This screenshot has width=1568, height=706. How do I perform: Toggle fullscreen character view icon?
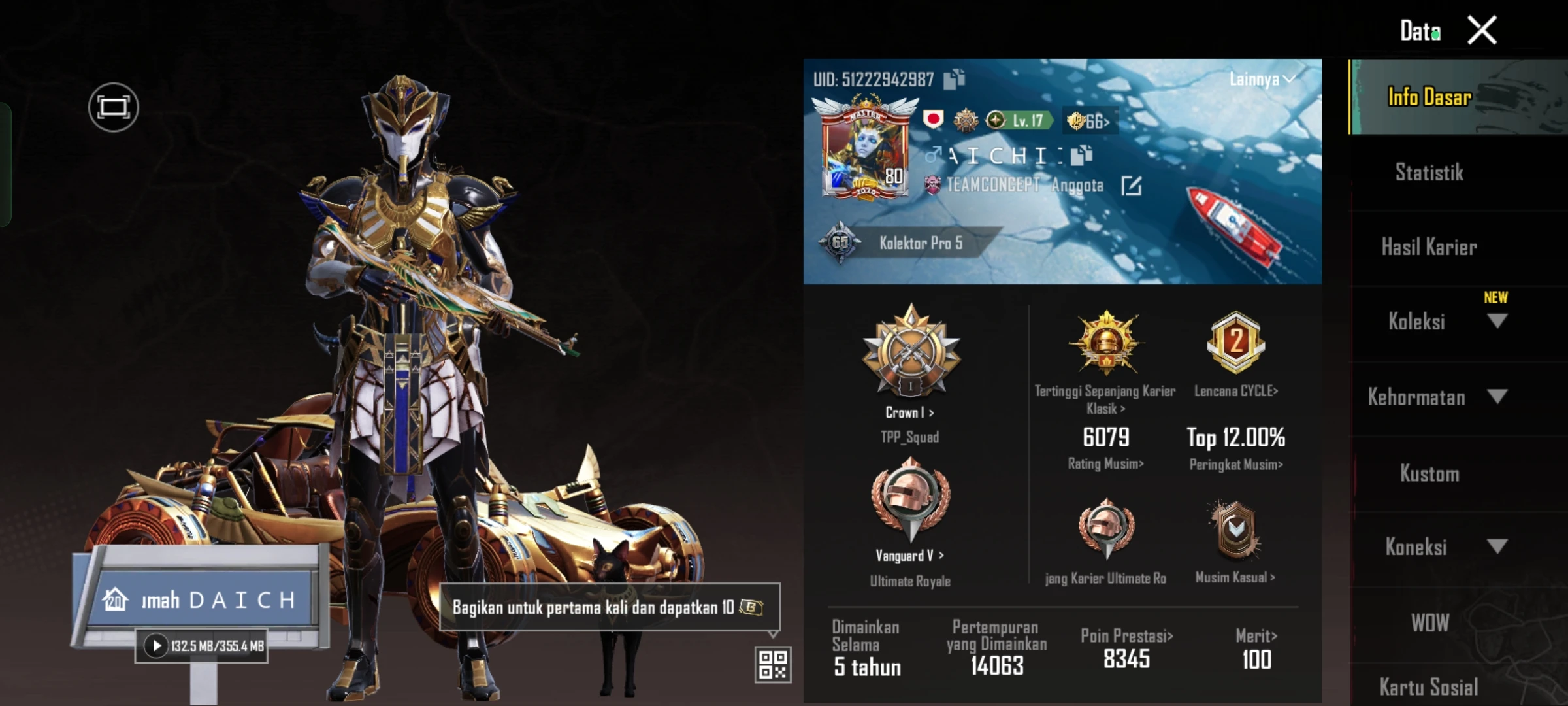coord(113,107)
